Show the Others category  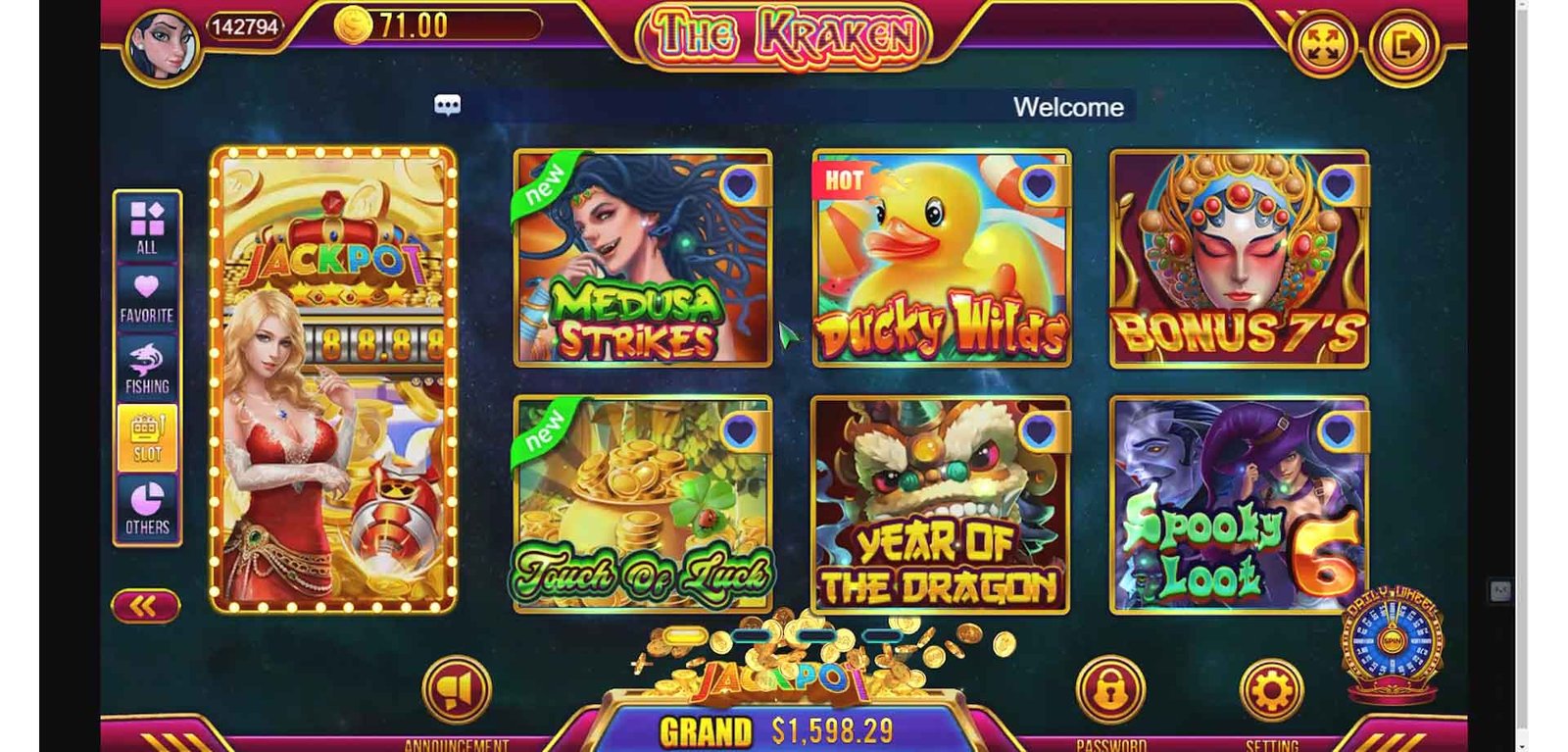(x=147, y=508)
